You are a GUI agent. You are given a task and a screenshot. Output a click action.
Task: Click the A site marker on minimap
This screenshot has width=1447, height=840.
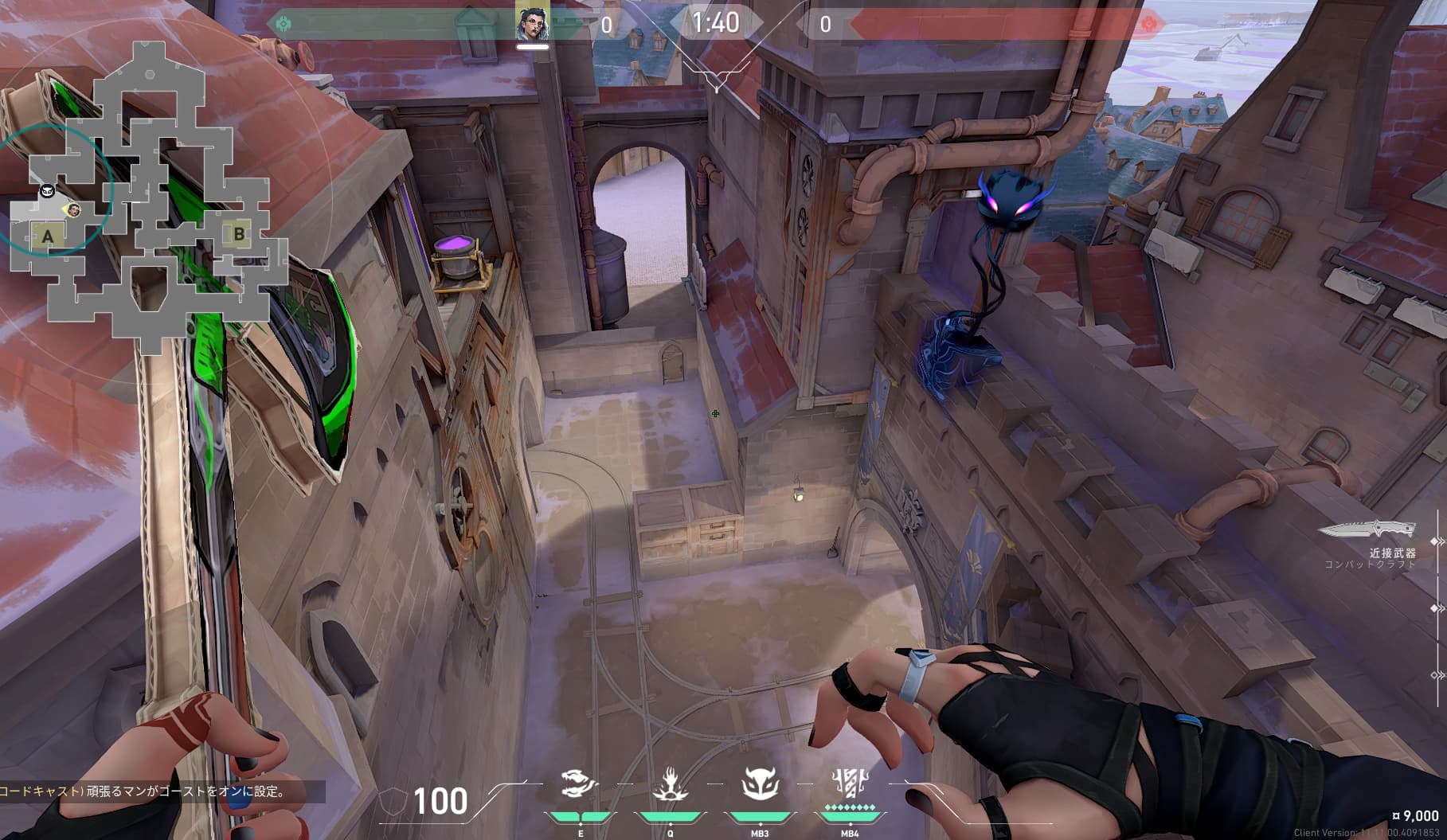48,236
